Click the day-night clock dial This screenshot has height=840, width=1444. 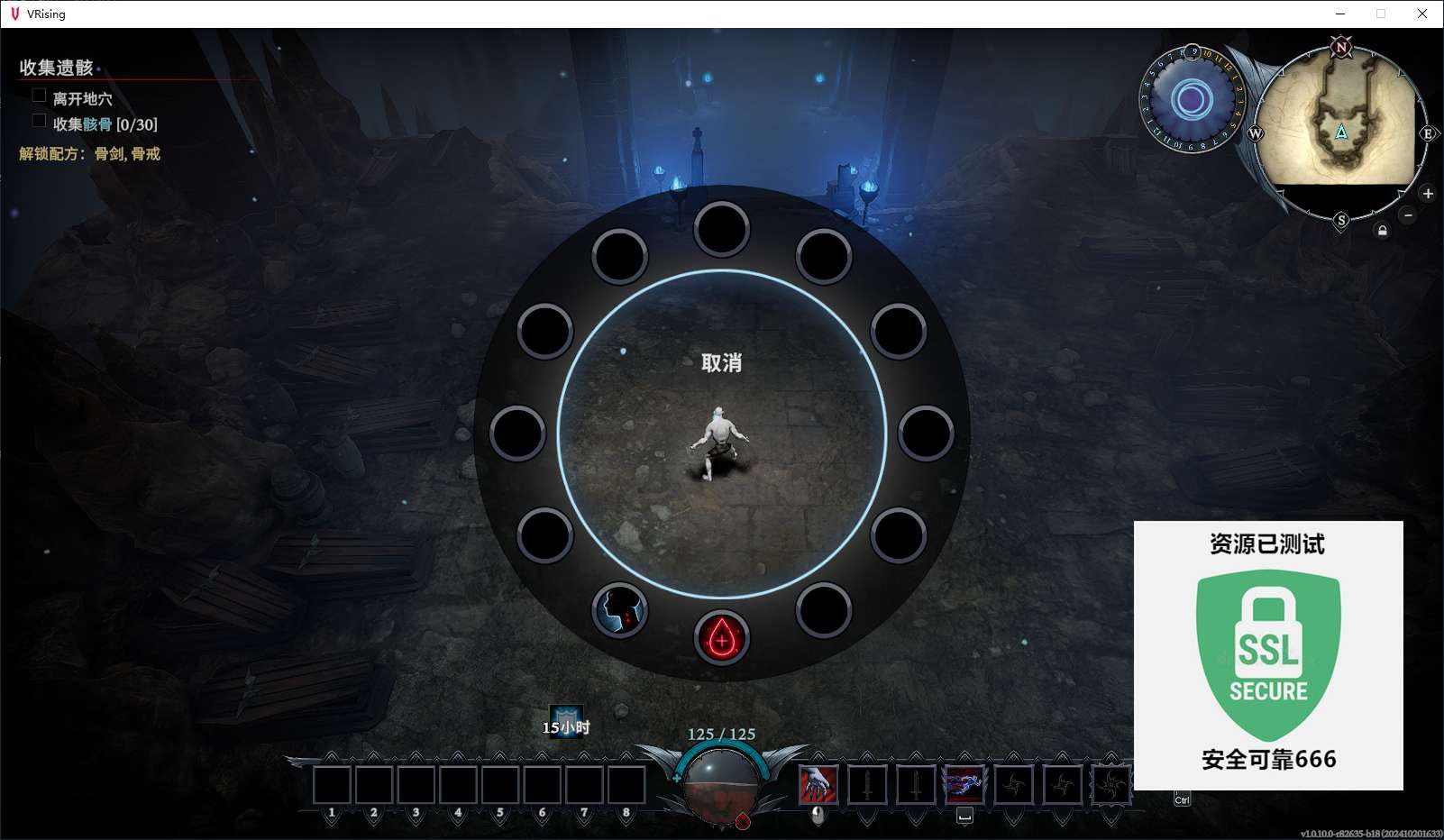click(1191, 99)
